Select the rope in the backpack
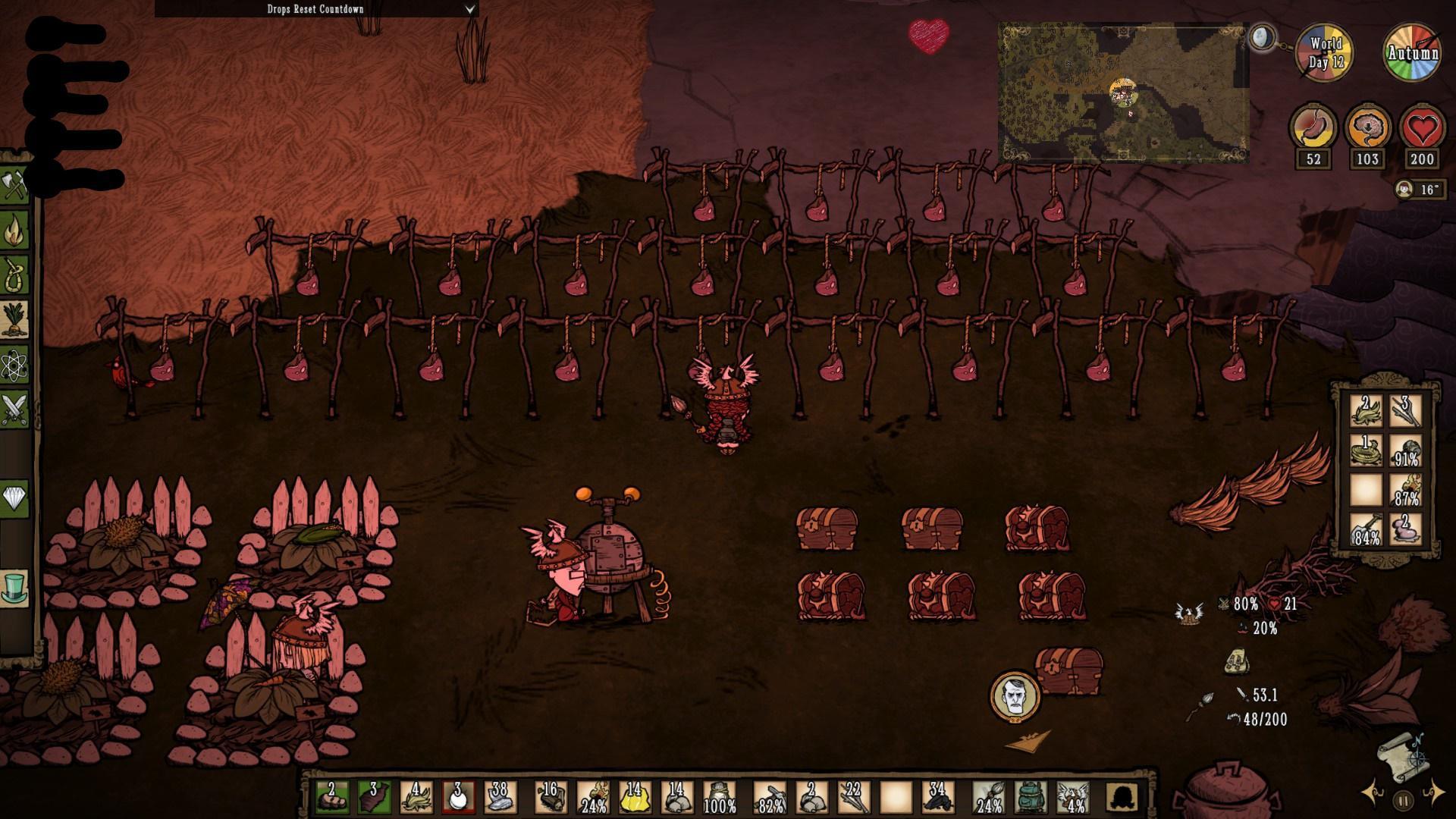The width and height of the screenshot is (1456, 819). click(1366, 450)
